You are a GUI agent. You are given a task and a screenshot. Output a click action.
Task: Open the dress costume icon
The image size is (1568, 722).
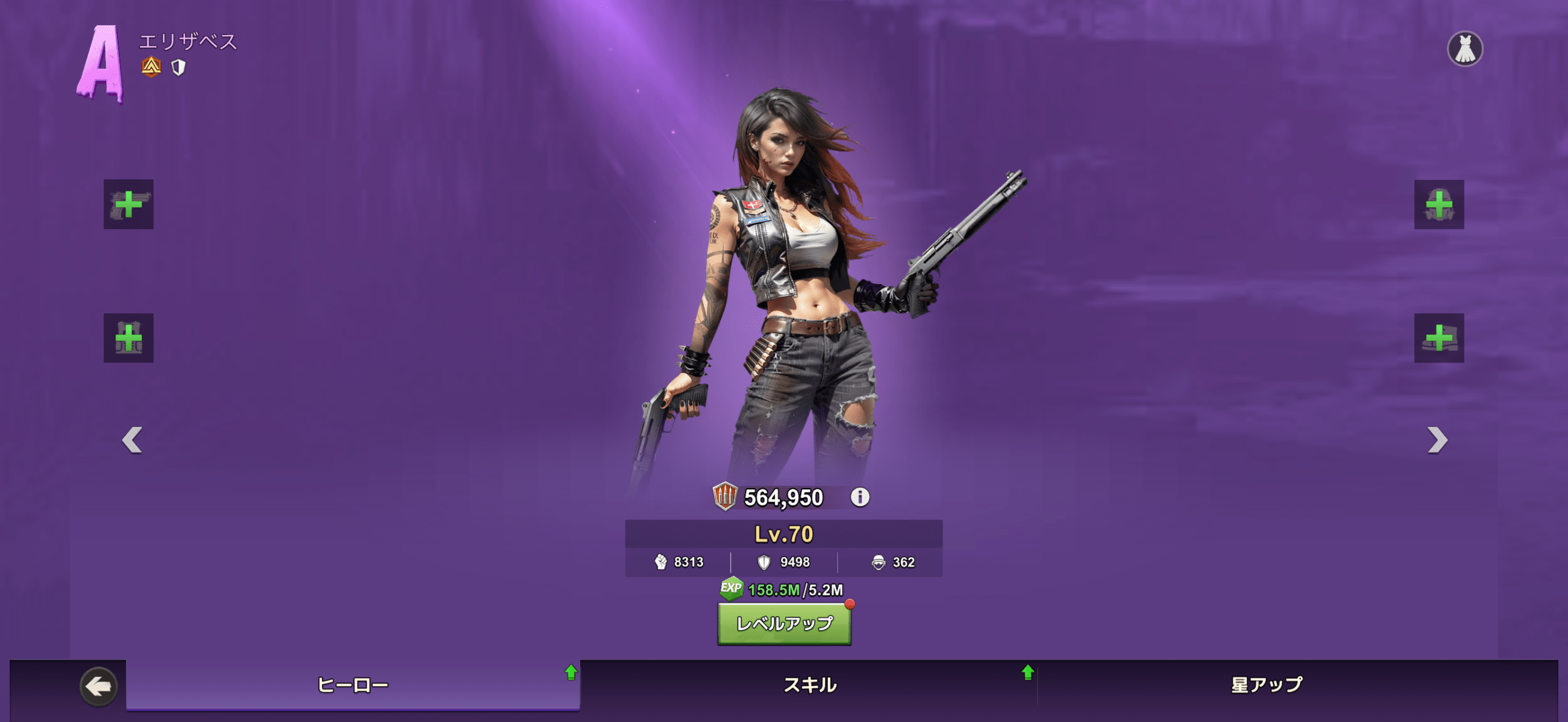1464,49
